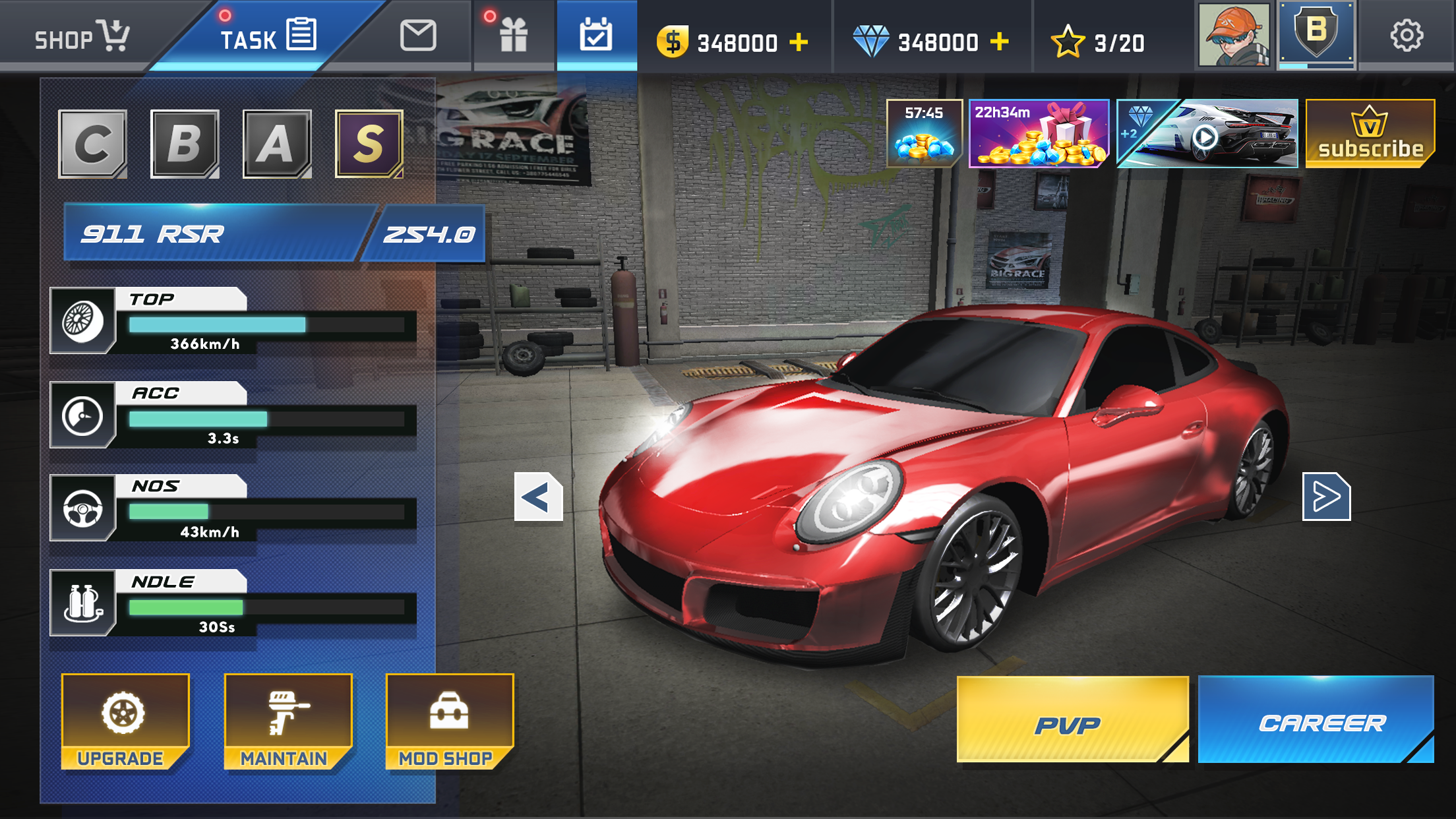Image resolution: width=1456 pixels, height=819 pixels.
Task: Open the VIP subscribe offer
Action: click(1370, 134)
